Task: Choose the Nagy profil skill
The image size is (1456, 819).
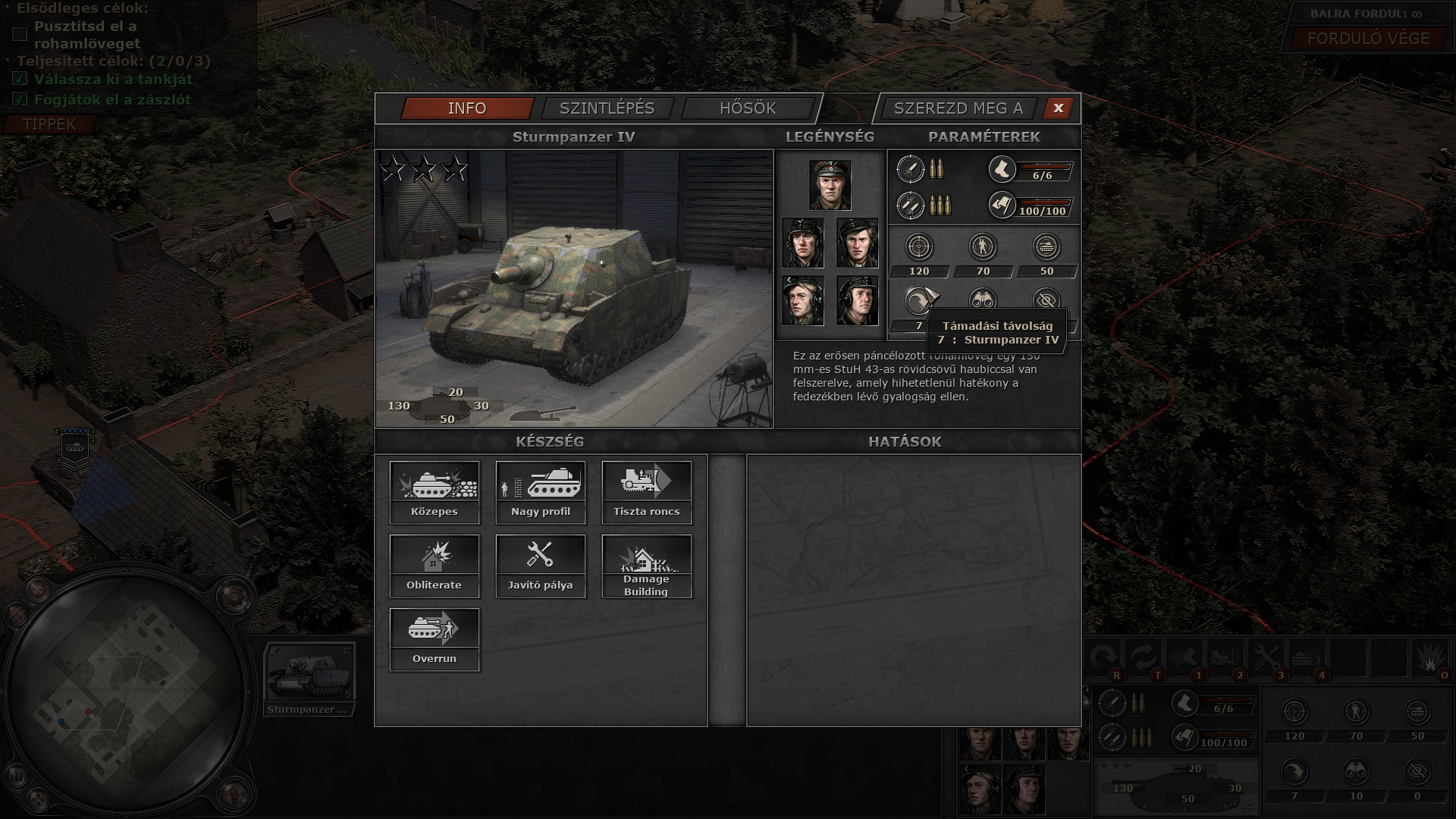Action: [x=541, y=491]
